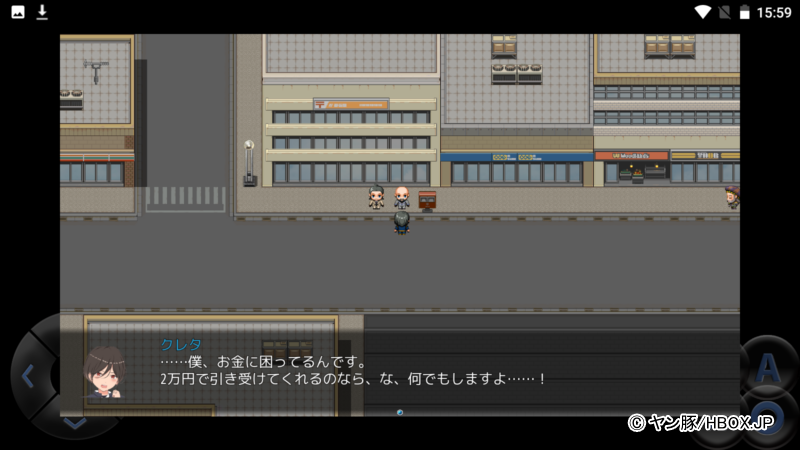Tap the round button below the A button

764,420
